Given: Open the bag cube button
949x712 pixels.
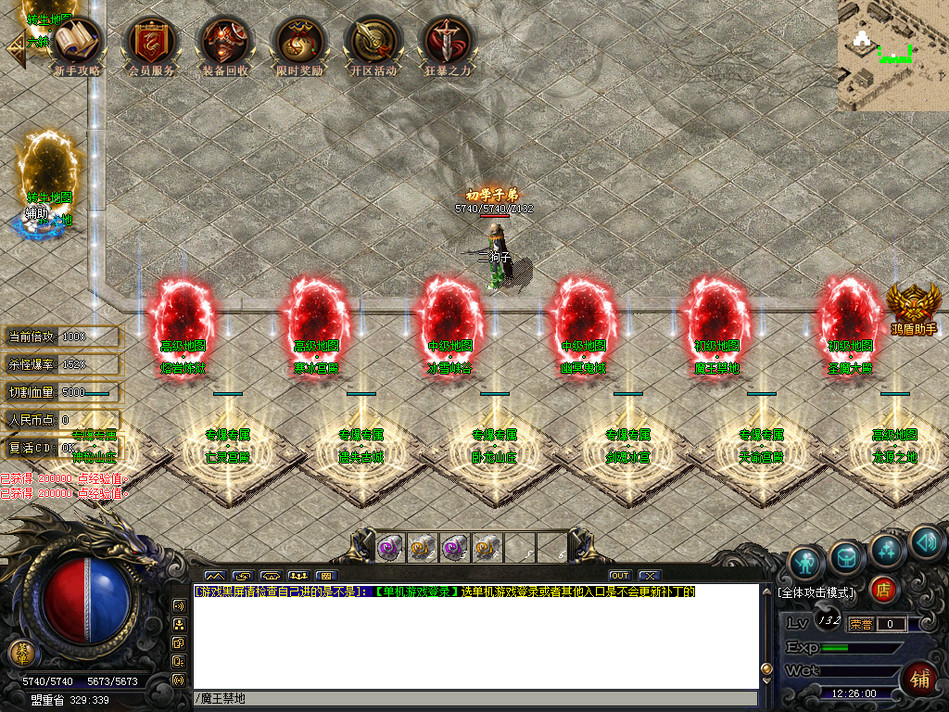Looking at the screenshot, I should [x=846, y=556].
